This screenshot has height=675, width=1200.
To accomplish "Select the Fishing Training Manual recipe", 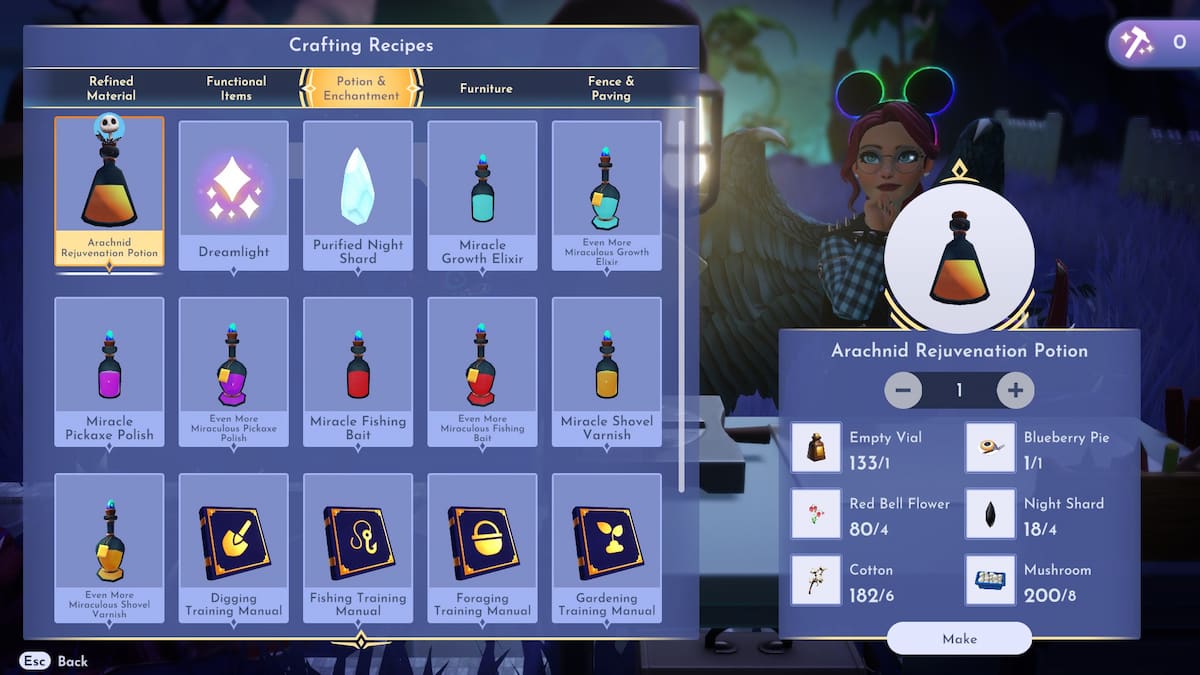I will [x=358, y=548].
